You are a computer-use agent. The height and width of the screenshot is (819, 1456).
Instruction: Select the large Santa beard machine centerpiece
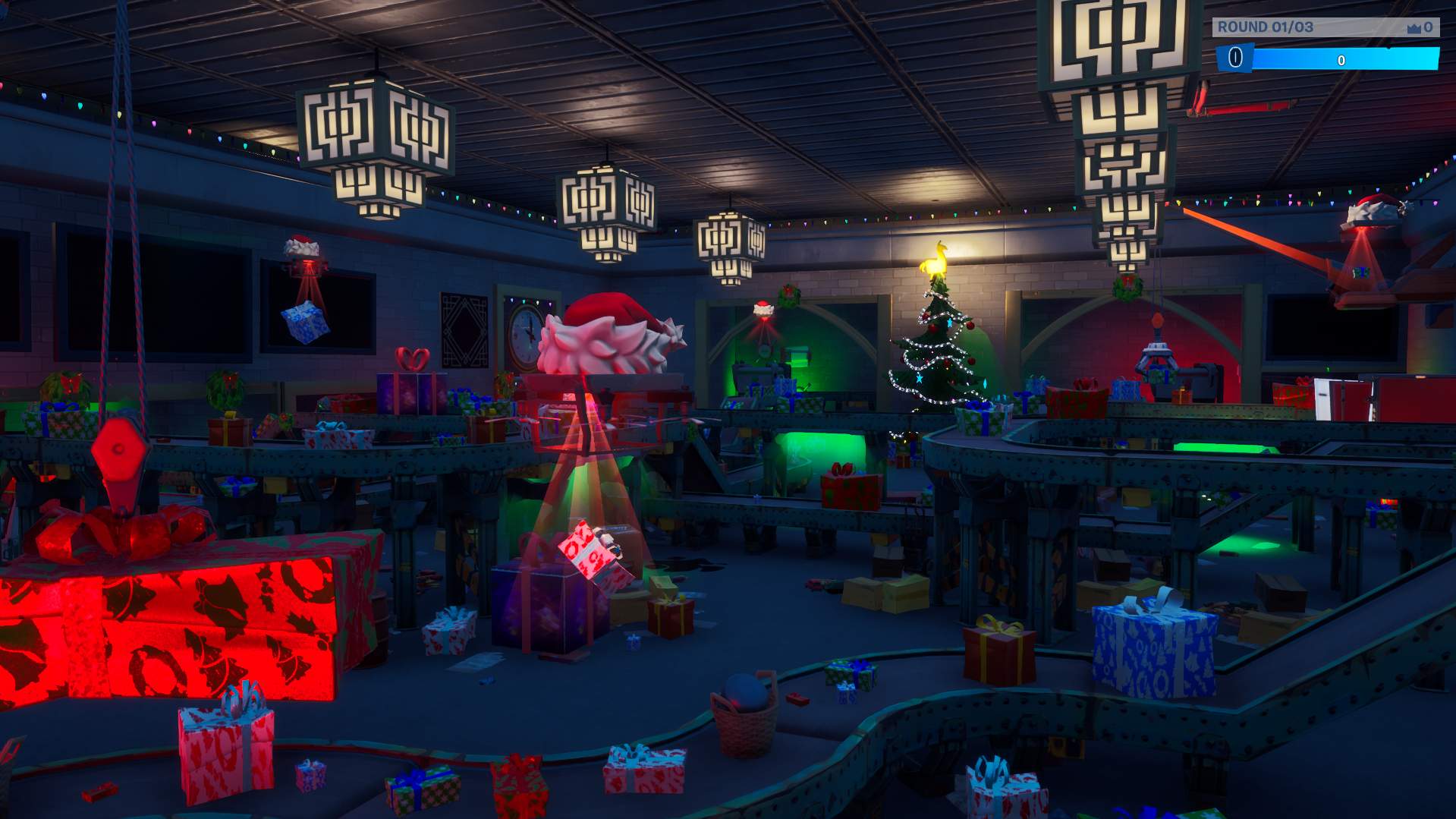[603, 342]
